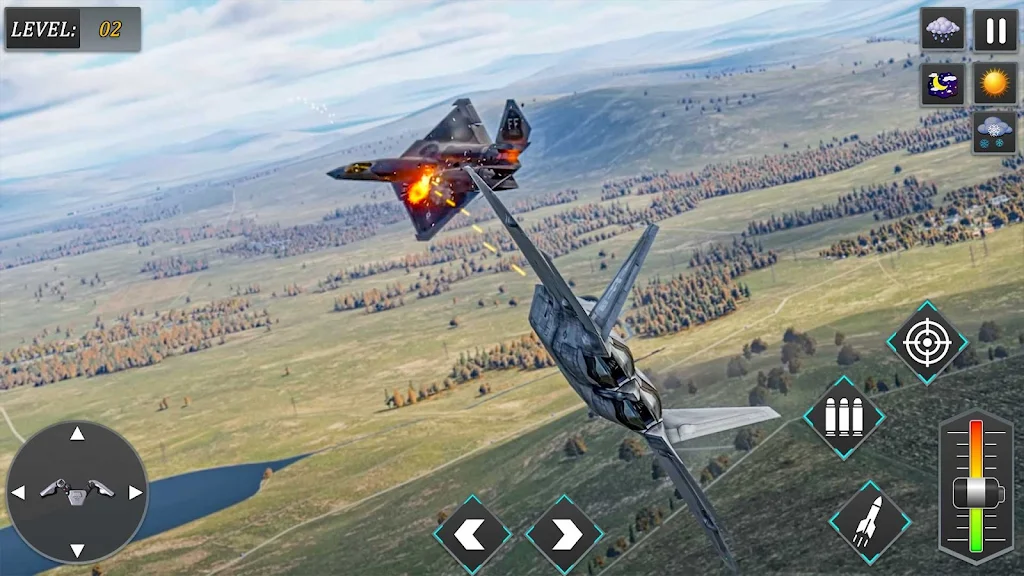The width and height of the screenshot is (1024, 576).
Task: Tap the joystick's left arrow
Action: click(18, 492)
